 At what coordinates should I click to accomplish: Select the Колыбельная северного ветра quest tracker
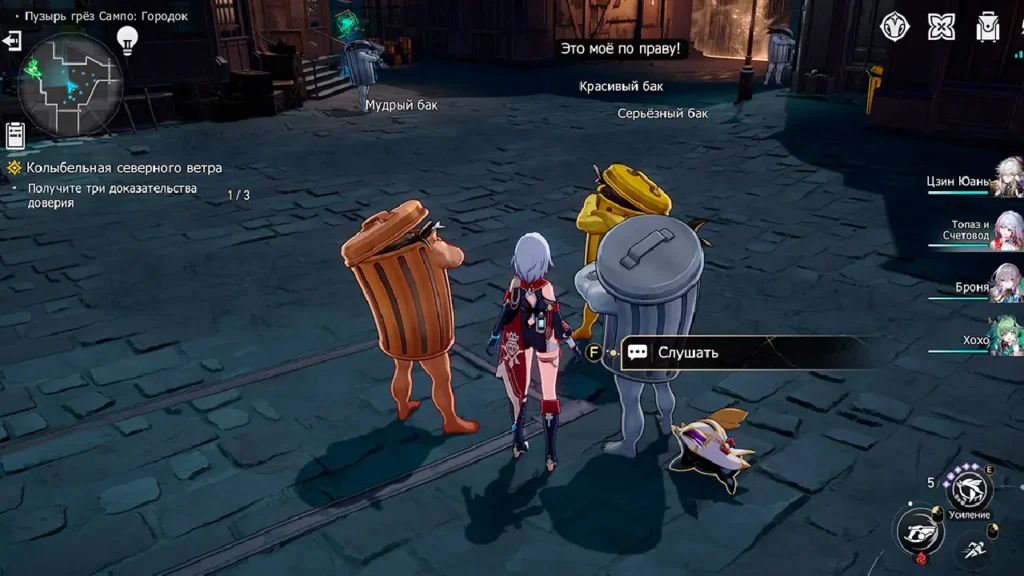[x=124, y=168]
